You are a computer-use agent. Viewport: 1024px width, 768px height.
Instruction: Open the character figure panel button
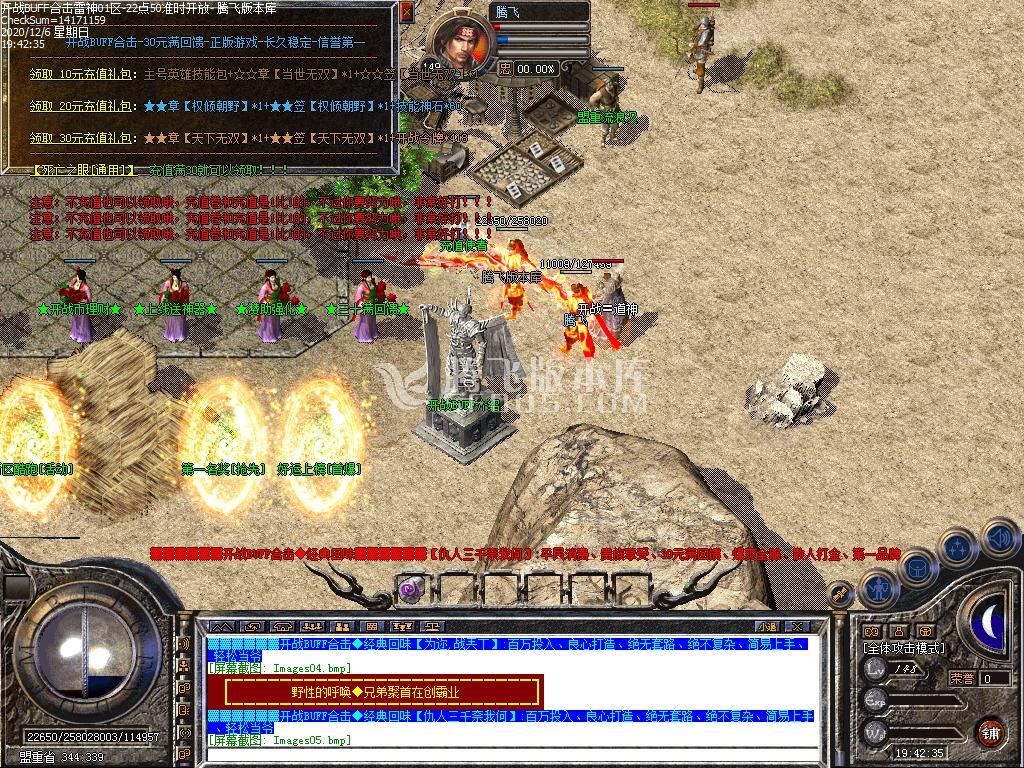pos(878,588)
